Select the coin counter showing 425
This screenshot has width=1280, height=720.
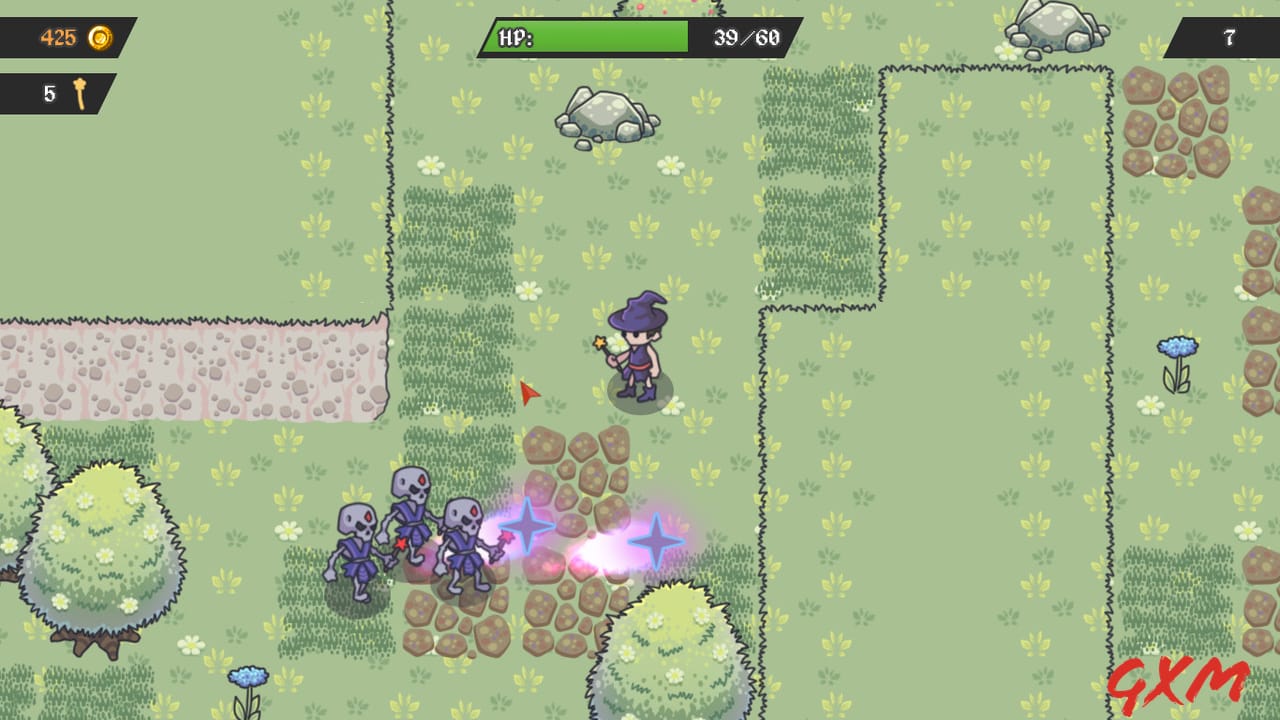click(x=60, y=38)
